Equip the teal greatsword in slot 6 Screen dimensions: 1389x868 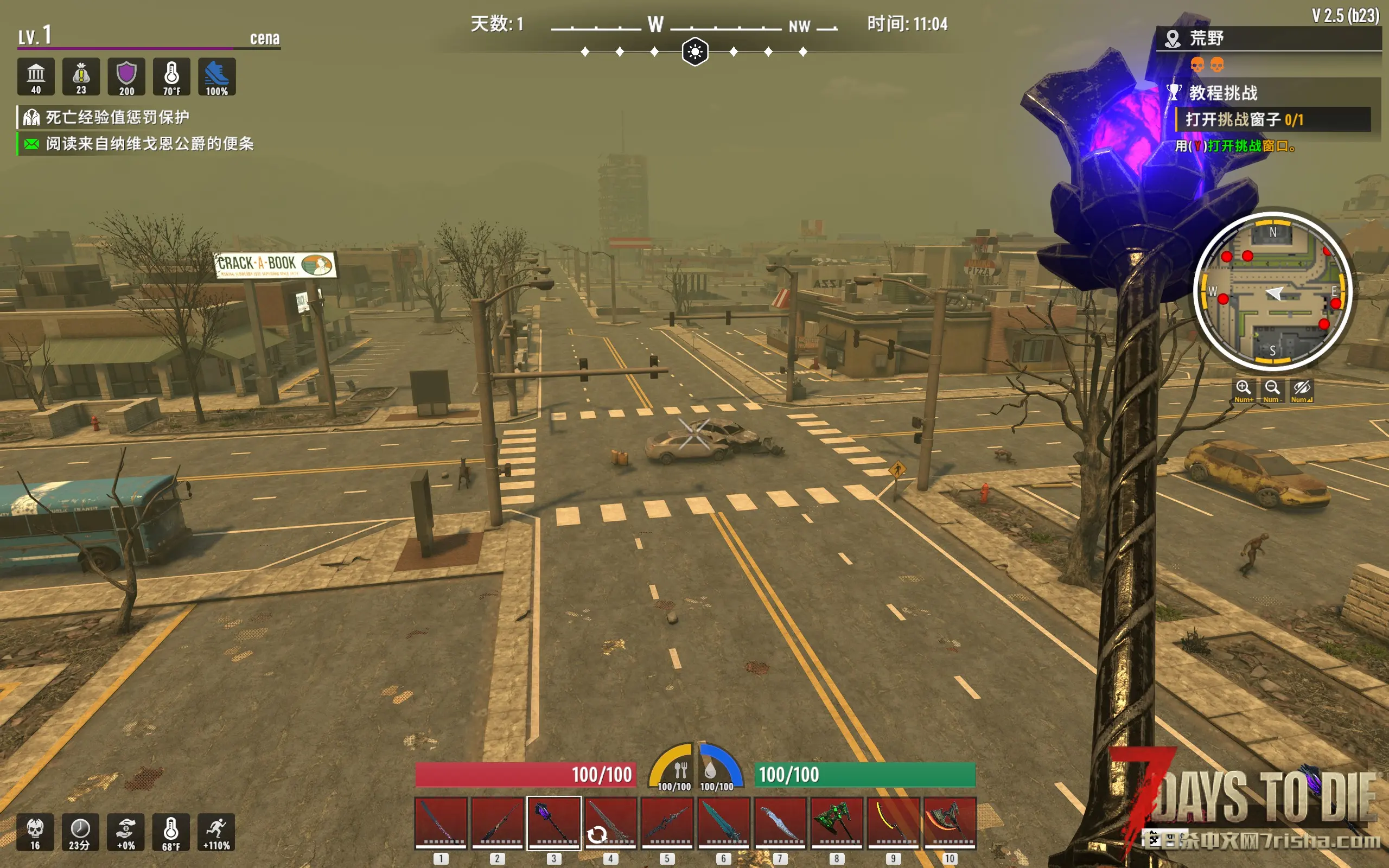(x=723, y=822)
